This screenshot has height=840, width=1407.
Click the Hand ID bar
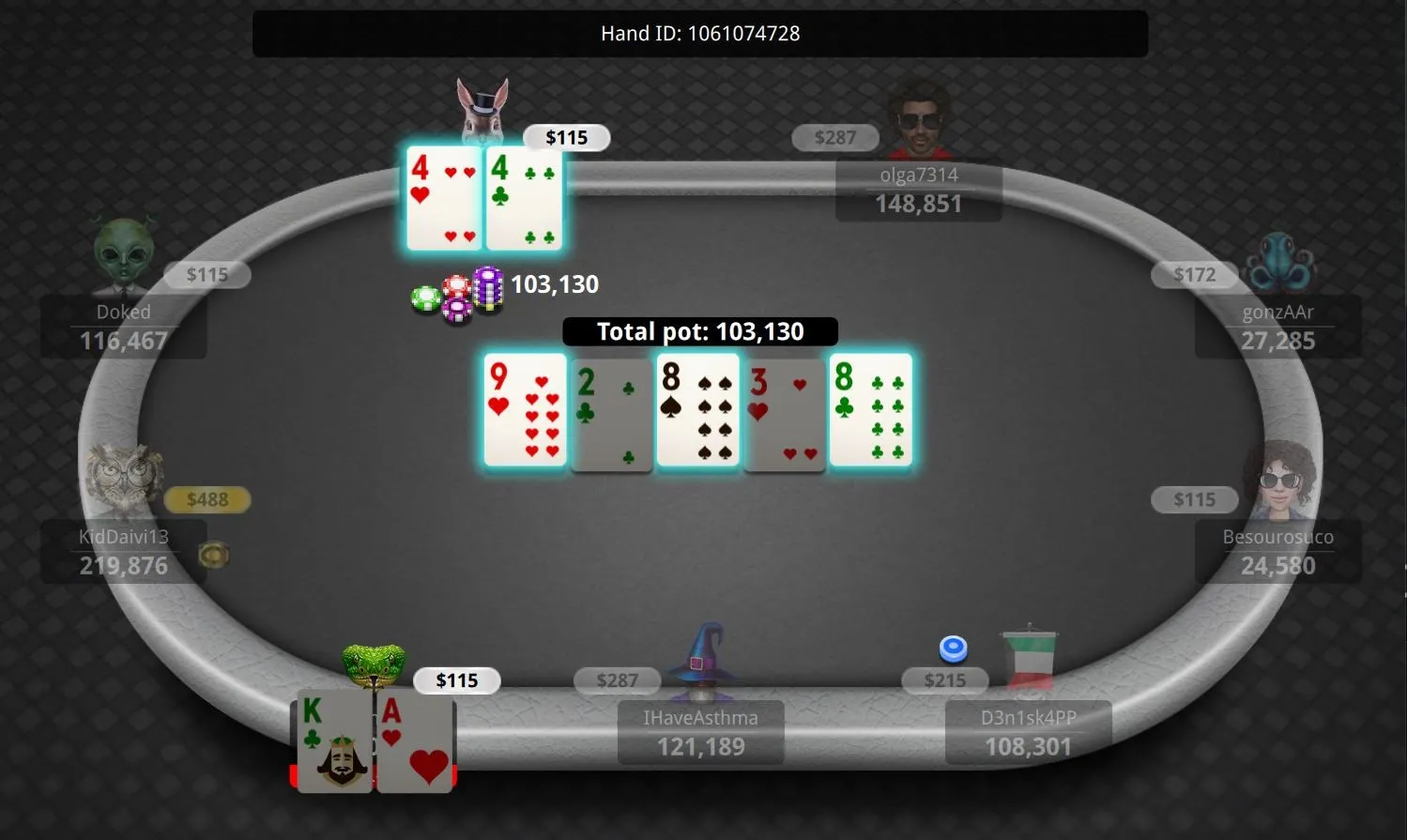700,34
